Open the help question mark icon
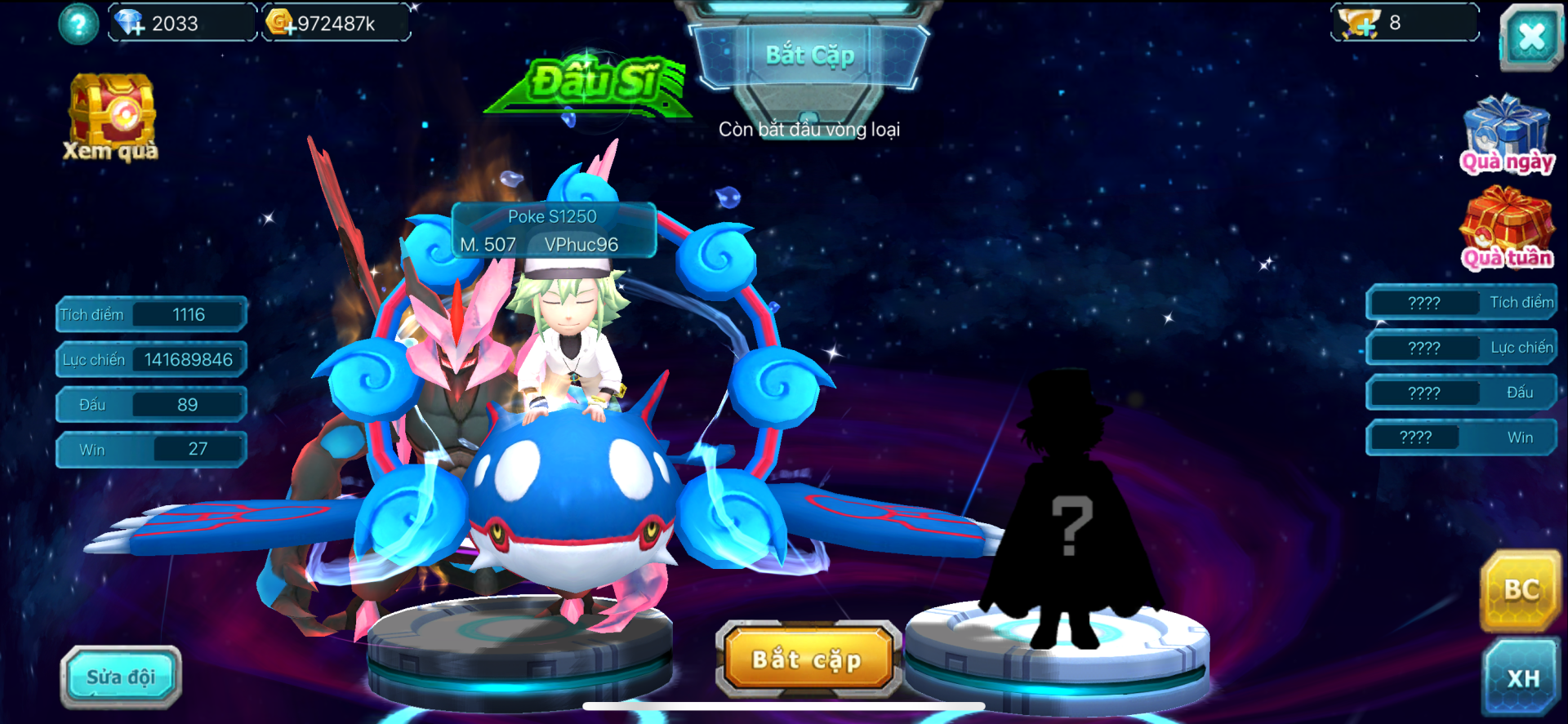 (x=78, y=24)
